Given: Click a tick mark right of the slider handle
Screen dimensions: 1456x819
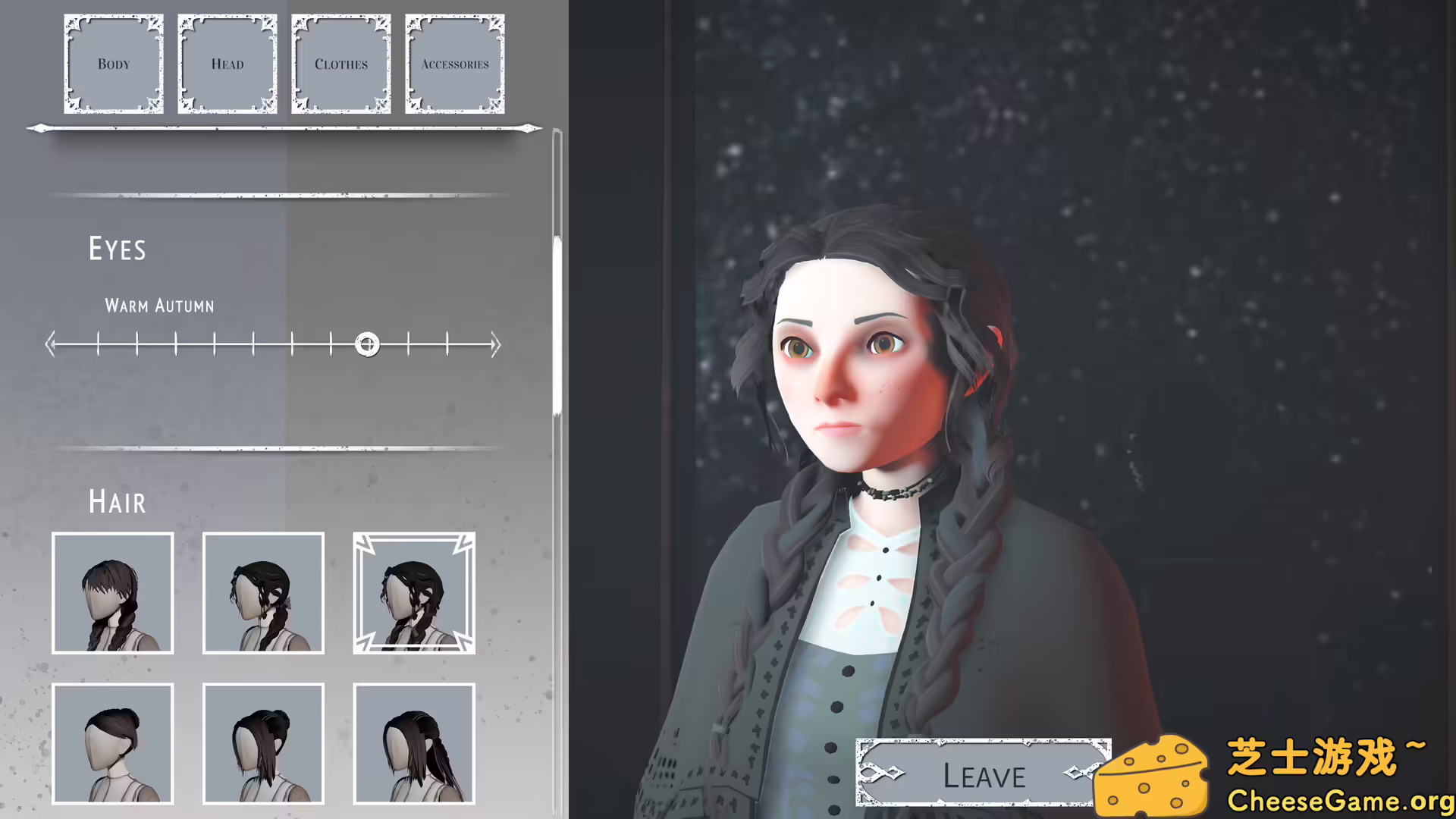Looking at the screenshot, I should (x=409, y=344).
